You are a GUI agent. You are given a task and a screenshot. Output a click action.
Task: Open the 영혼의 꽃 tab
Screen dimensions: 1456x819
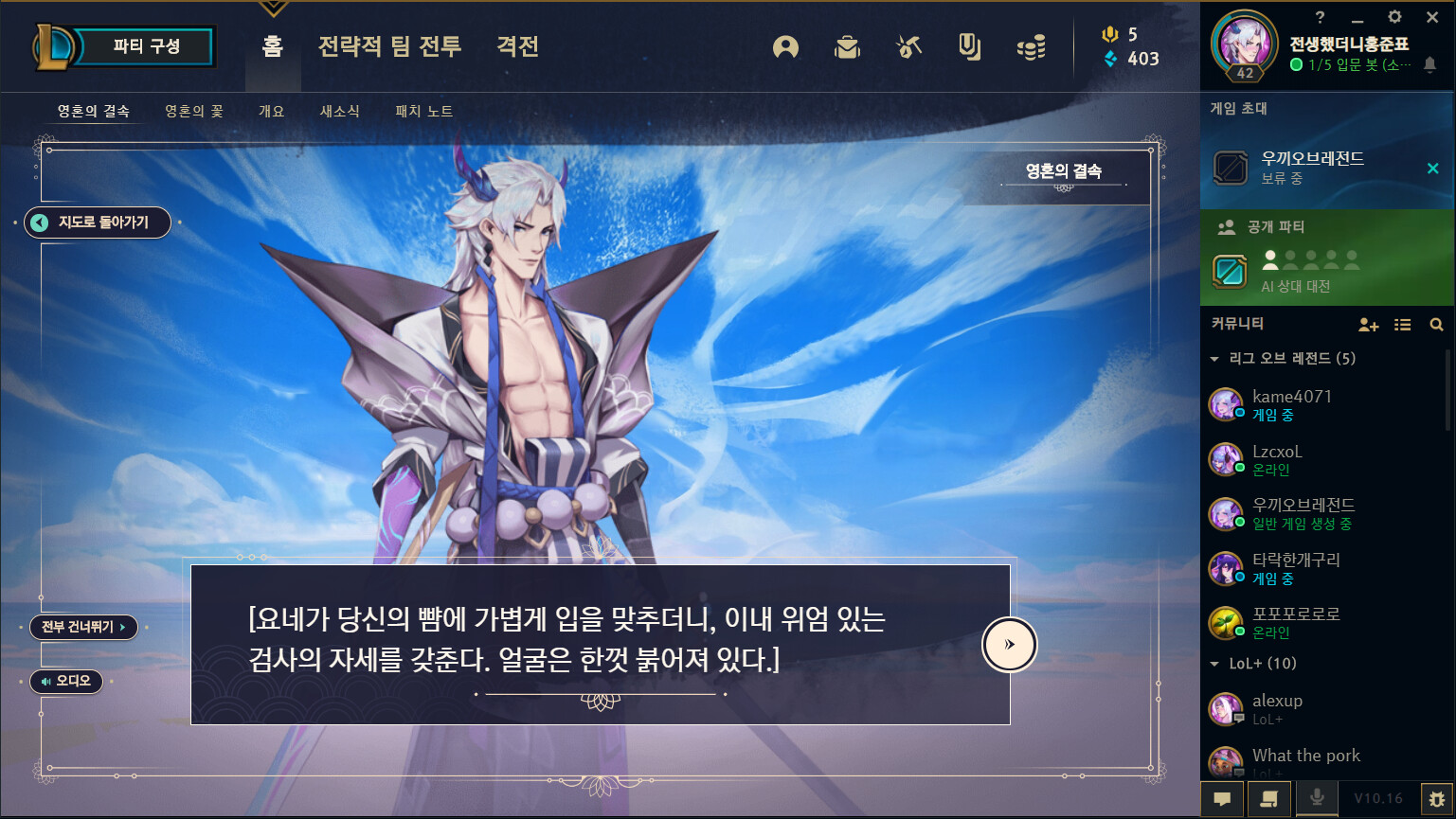(x=193, y=110)
